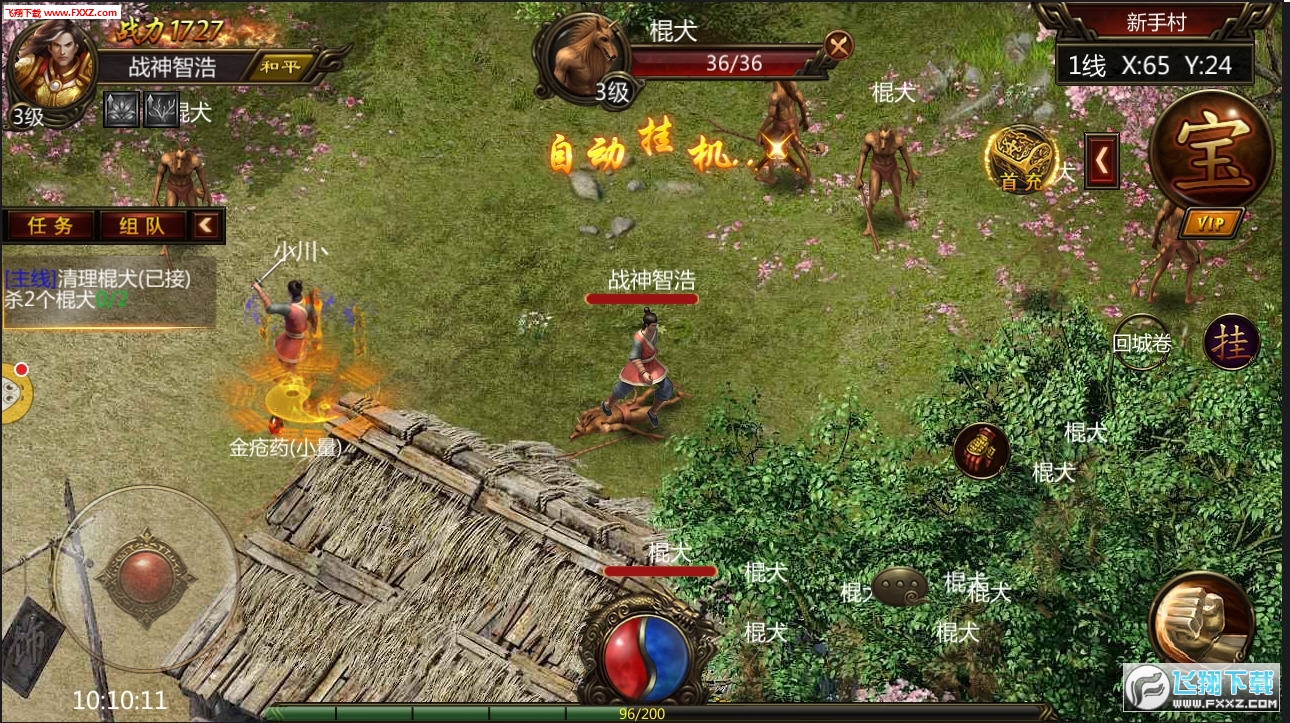Open the chat bubble icon with red dot
1290x723 pixels.
(x=12, y=393)
